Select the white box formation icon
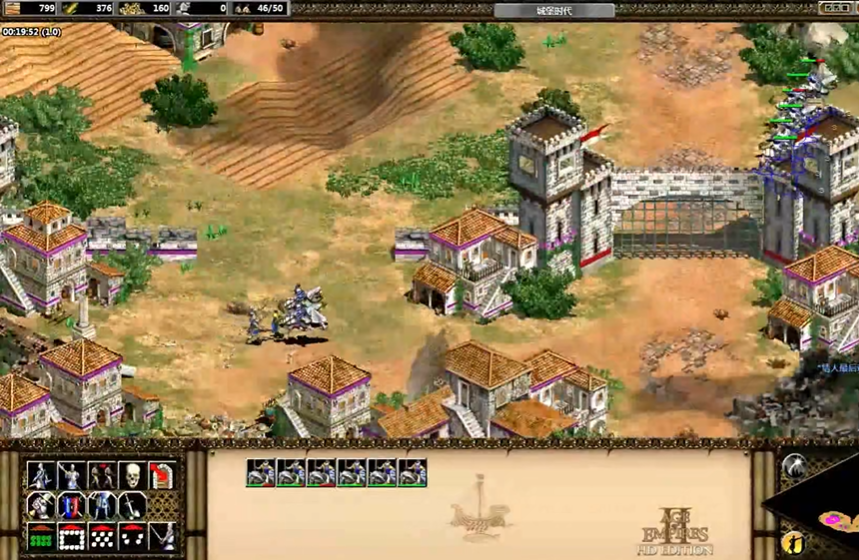This screenshot has width=859, height=560. pyautogui.click(x=70, y=537)
